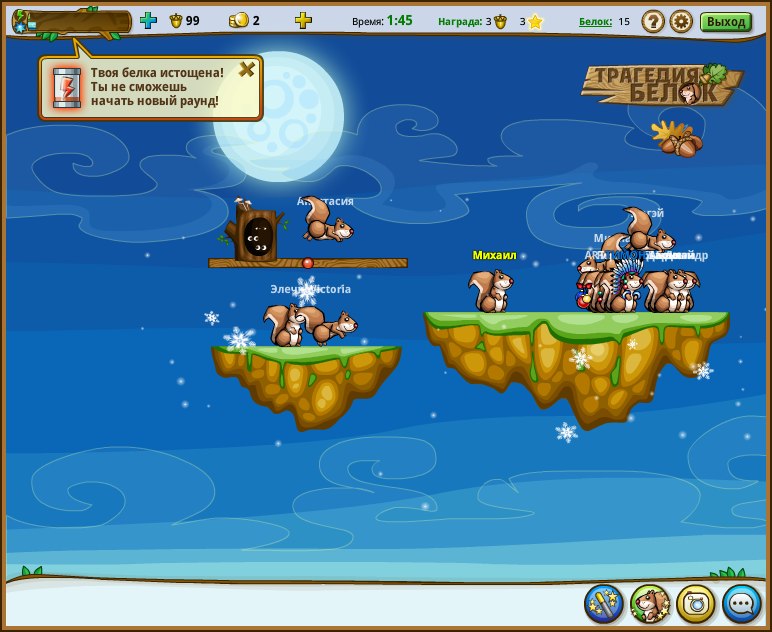Click the Белок squirrels count link
This screenshot has width=772, height=632.
click(595, 21)
